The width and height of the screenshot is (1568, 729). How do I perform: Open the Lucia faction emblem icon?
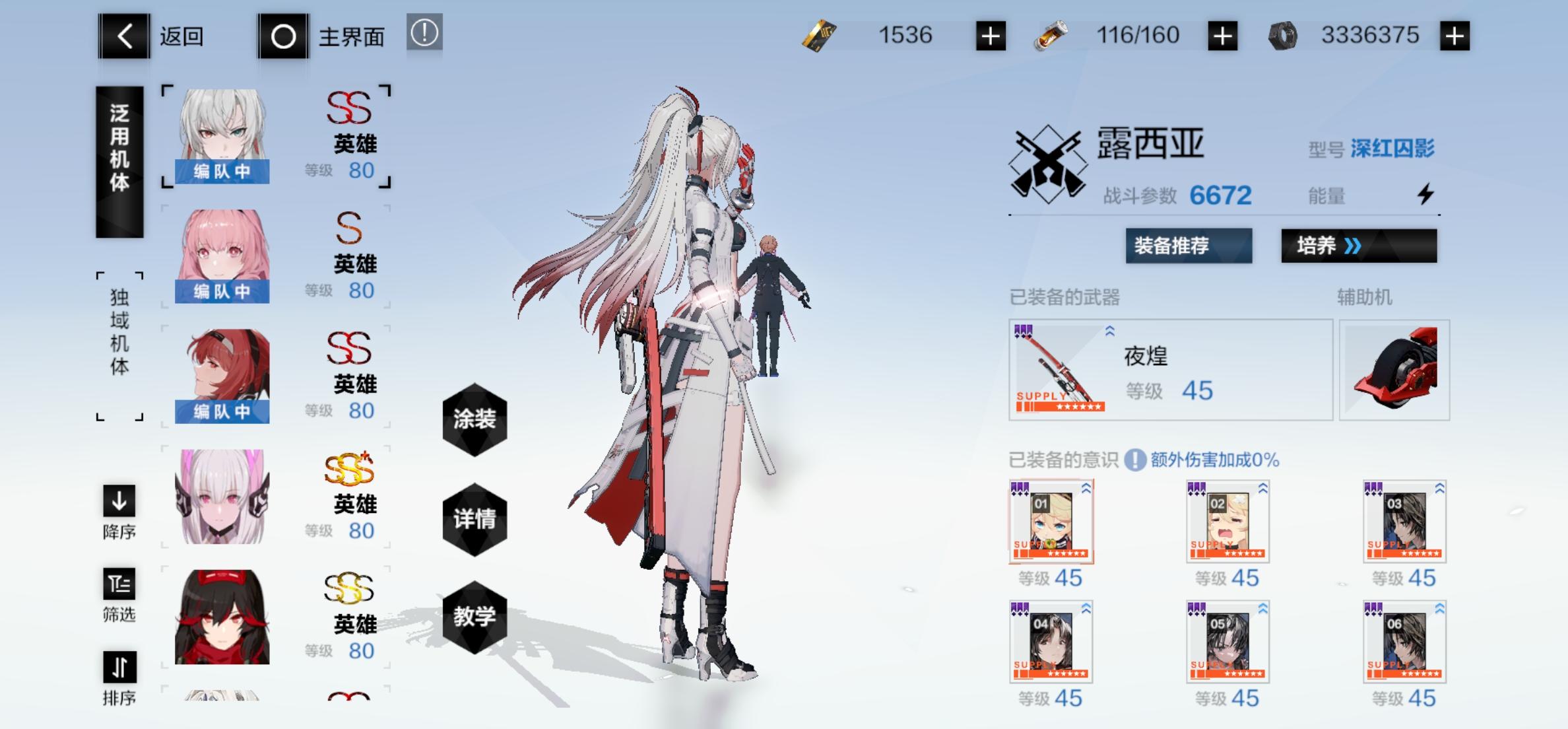click(x=1047, y=162)
